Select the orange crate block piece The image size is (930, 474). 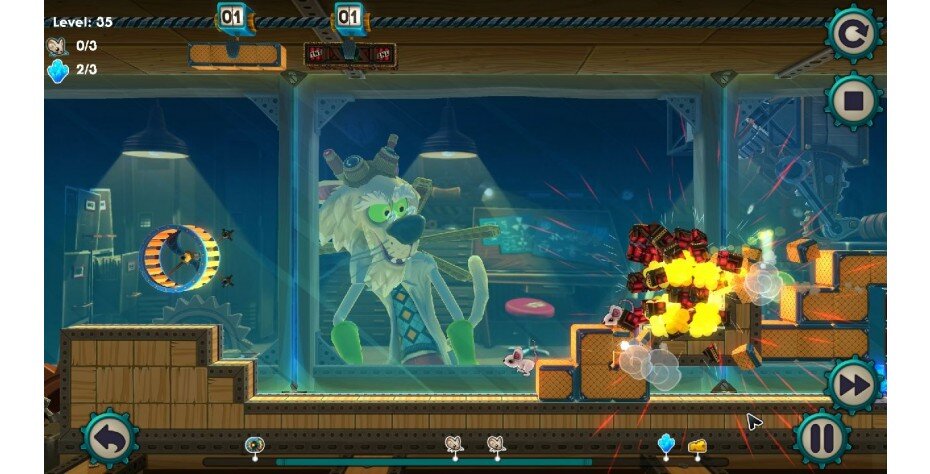pyautogui.click(x=232, y=54)
